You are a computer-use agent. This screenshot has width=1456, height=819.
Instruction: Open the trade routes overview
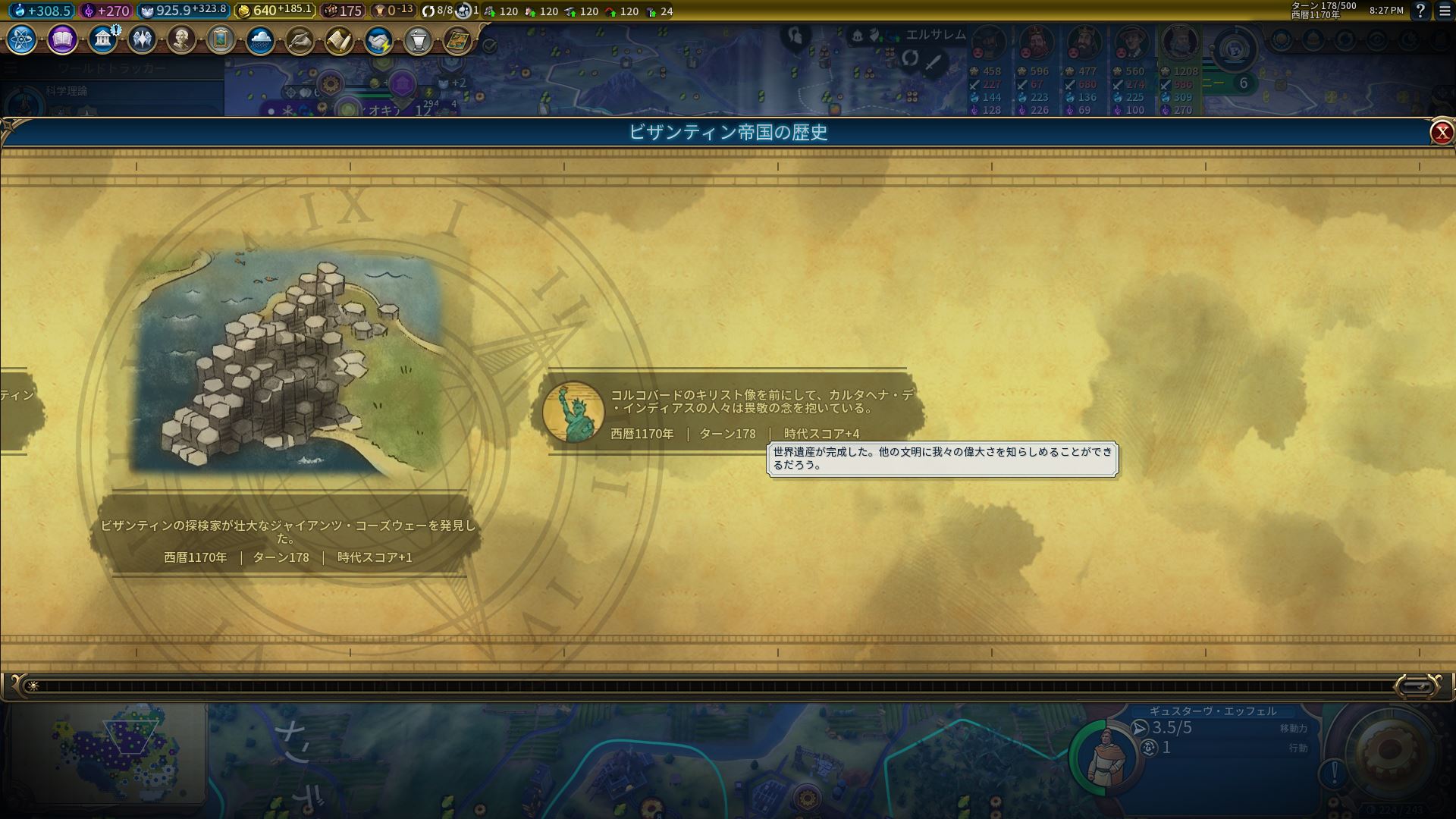[x=377, y=42]
